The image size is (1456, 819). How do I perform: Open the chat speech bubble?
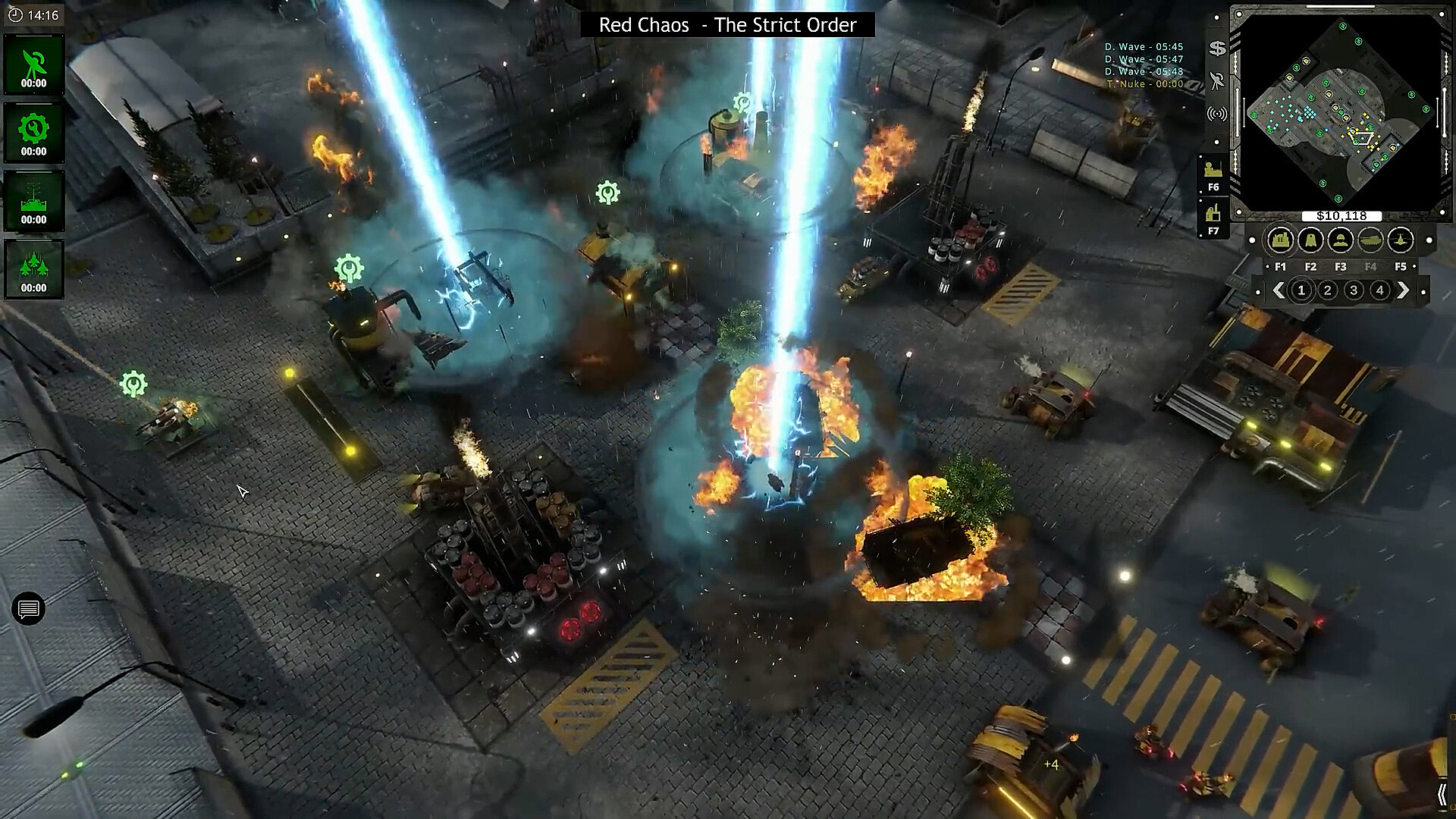tap(29, 609)
